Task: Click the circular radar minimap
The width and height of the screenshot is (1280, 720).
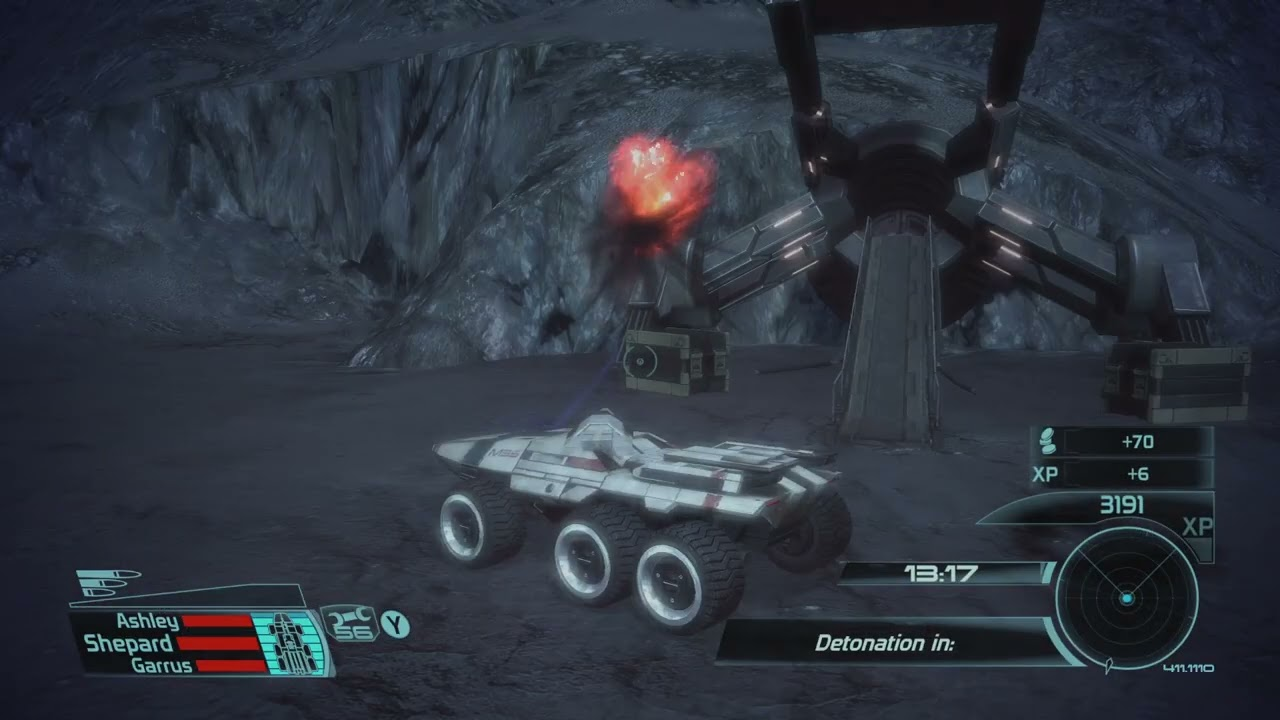Action: tap(1126, 598)
